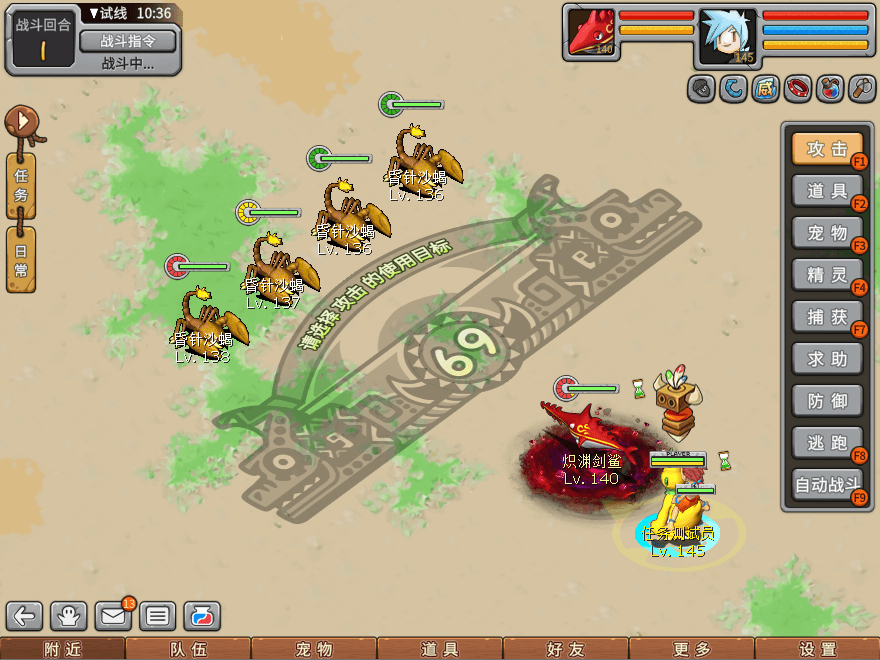Click the round wooden arrow expander
Viewport: 880px width, 660px height.
(21, 124)
